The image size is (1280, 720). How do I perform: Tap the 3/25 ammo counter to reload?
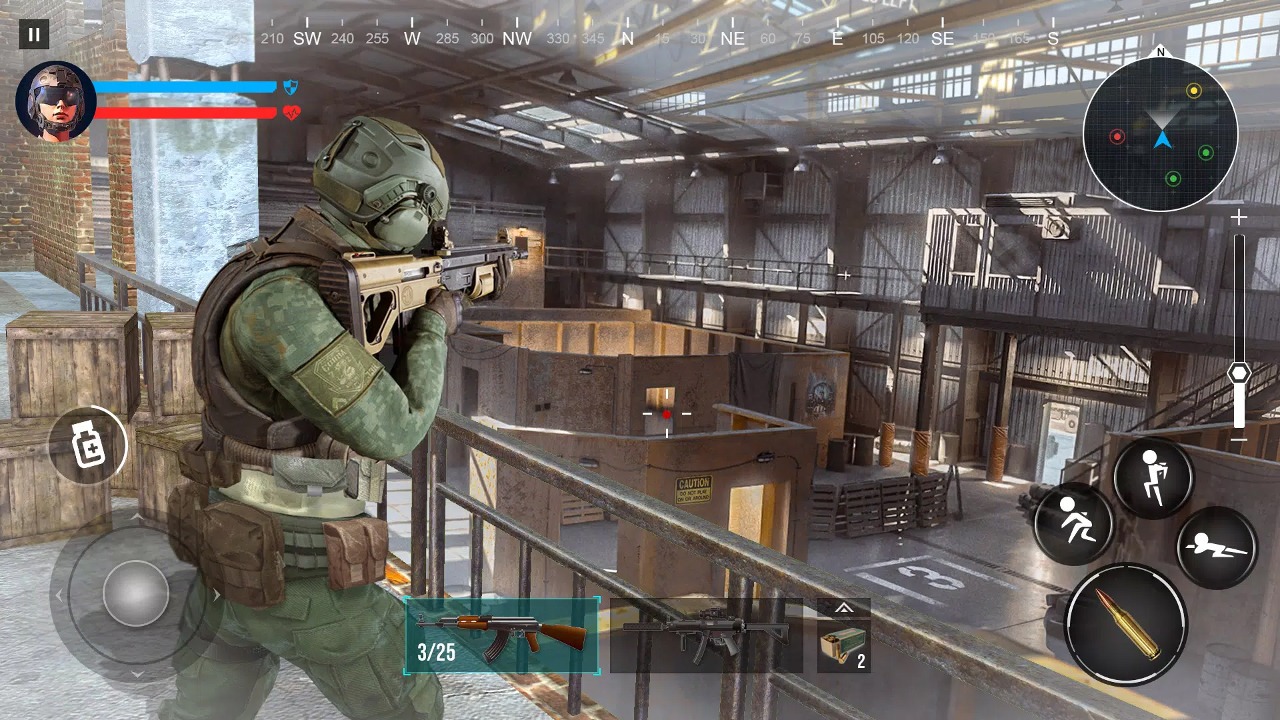coord(436,651)
